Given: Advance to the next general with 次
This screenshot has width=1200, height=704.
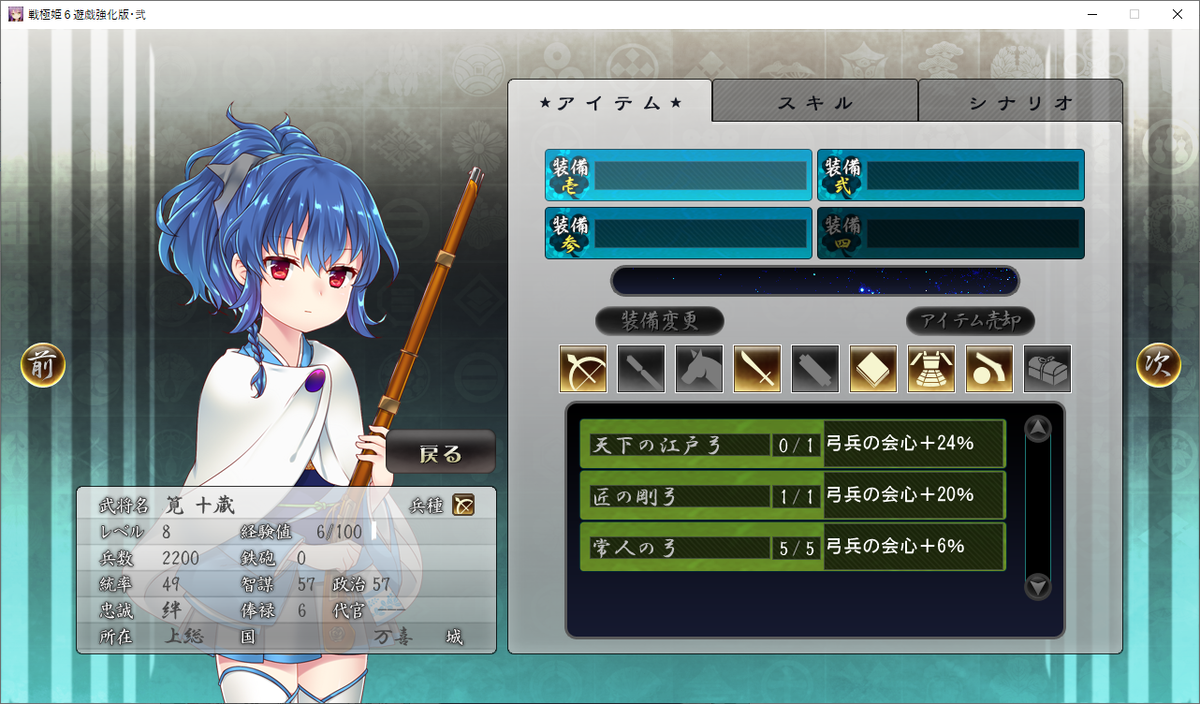Looking at the screenshot, I should (x=1158, y=366).
